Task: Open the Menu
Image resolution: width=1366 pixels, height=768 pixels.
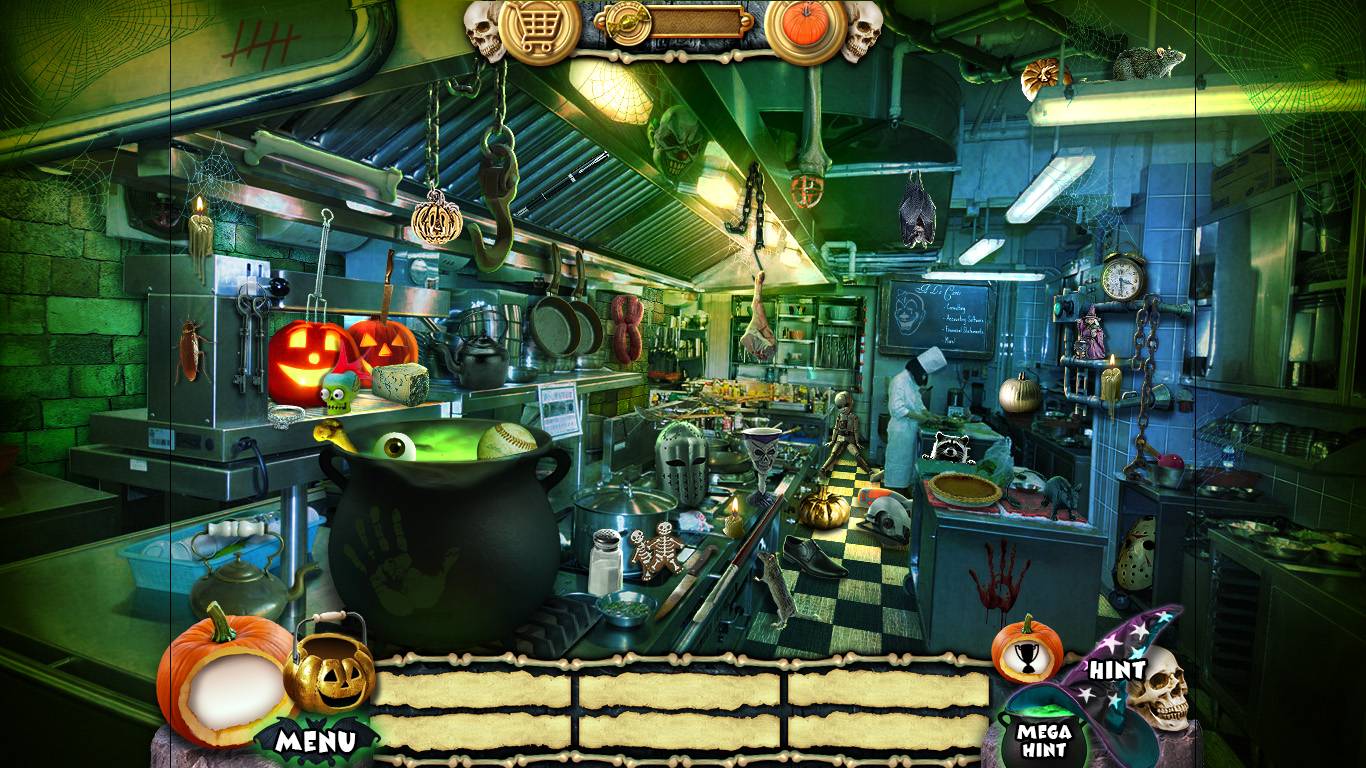Action: [x=316, y=741]
